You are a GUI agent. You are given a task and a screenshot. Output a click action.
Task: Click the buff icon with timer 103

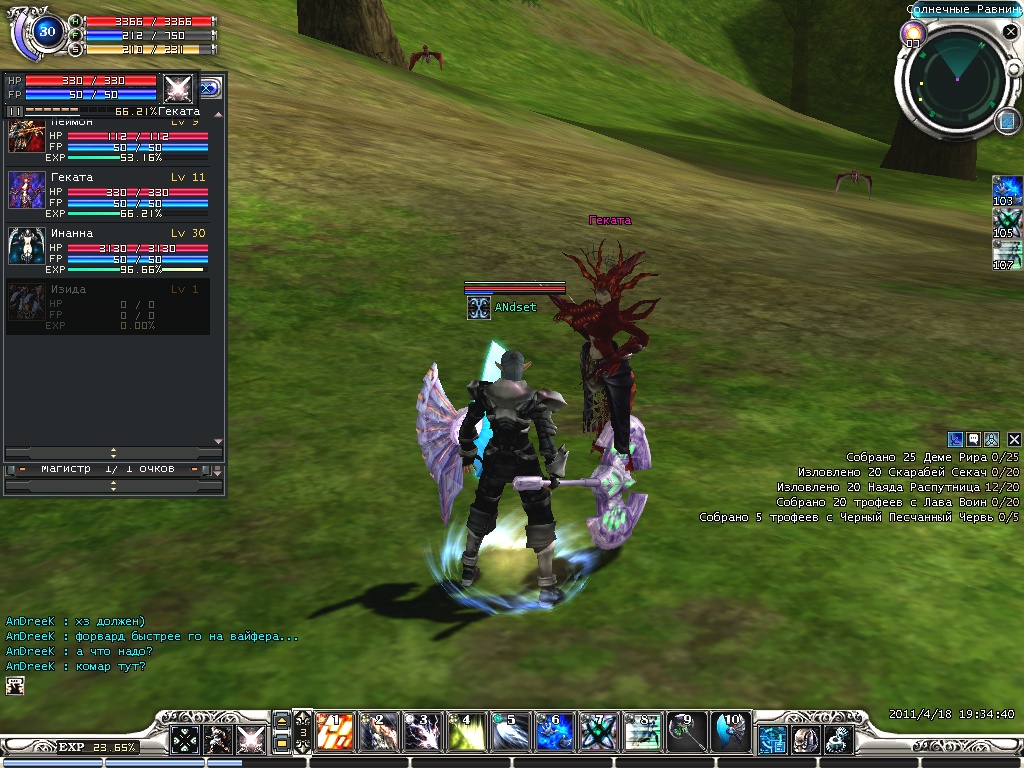(1006, 189)
